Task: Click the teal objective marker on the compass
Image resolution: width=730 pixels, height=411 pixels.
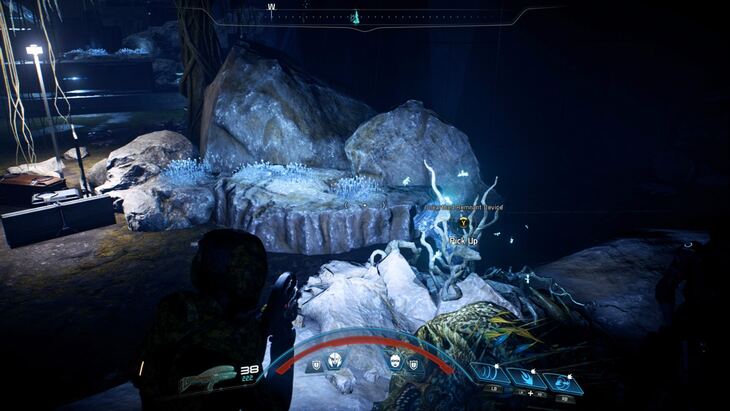Action: tap(355, 17)
